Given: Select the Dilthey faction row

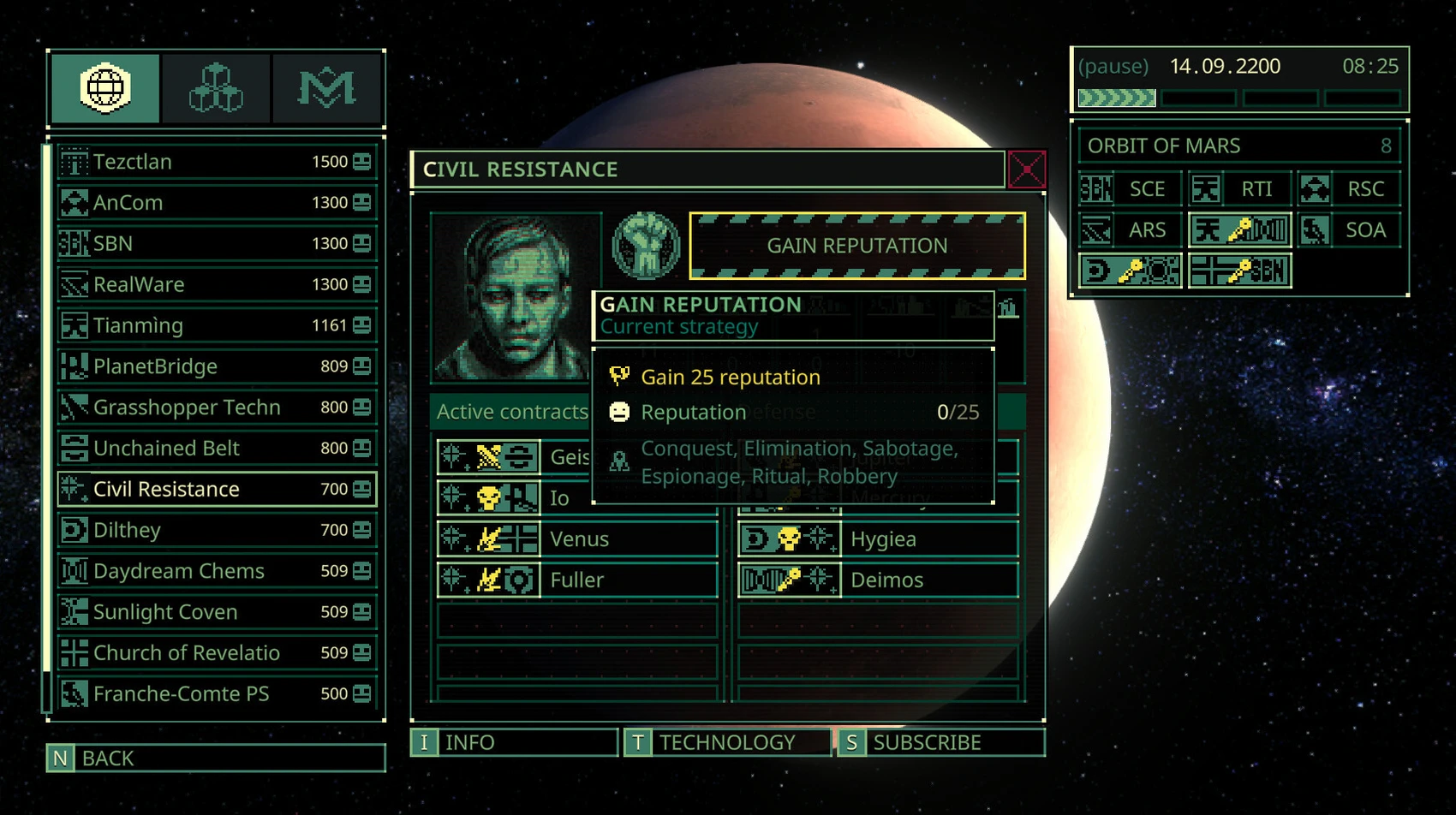Looking at the screenshot, I should coord(216,530).
